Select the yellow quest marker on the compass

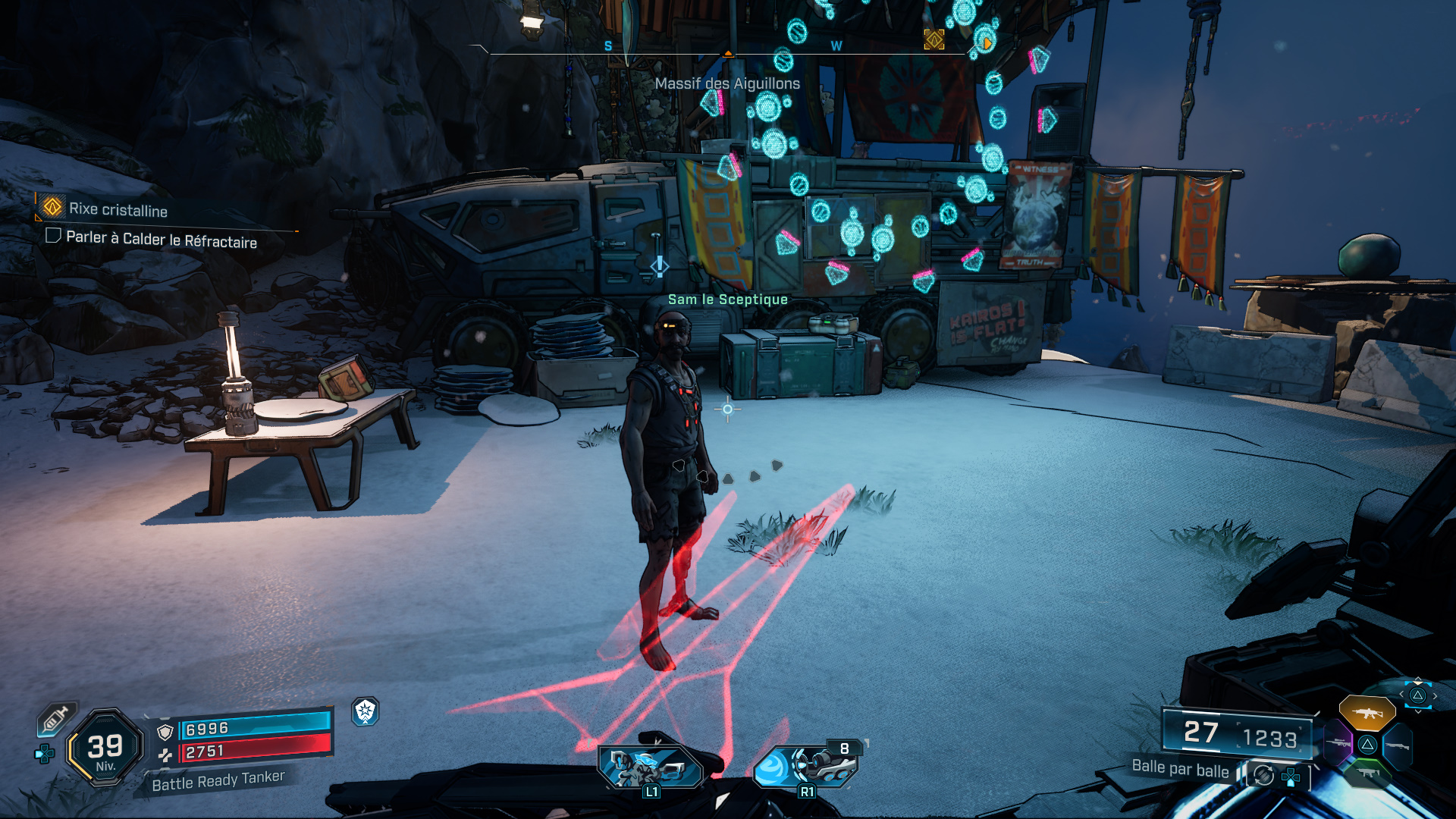point(934,39)
